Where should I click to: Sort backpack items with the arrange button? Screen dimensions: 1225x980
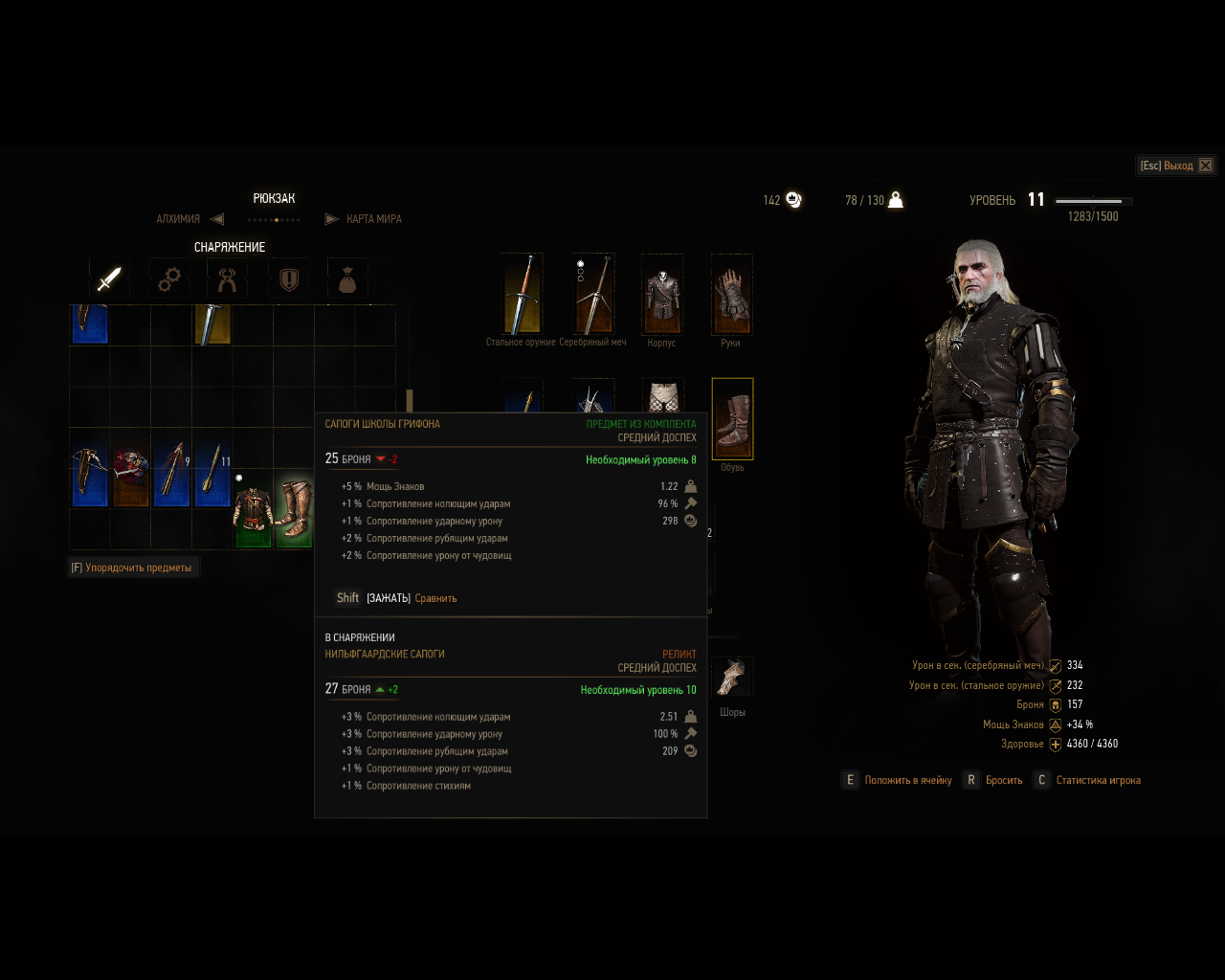132,568
